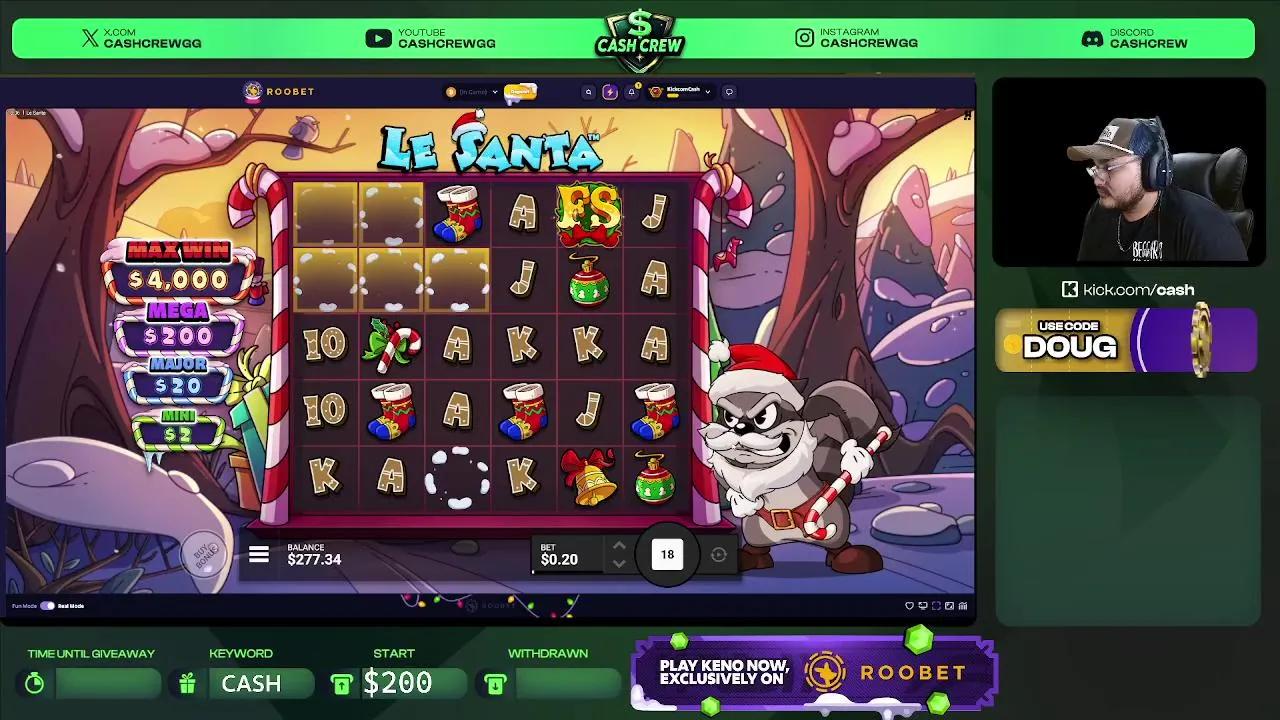1280x720 pixels.
Task: Expand the In Game balance dropdown
Action: [470, 91]
